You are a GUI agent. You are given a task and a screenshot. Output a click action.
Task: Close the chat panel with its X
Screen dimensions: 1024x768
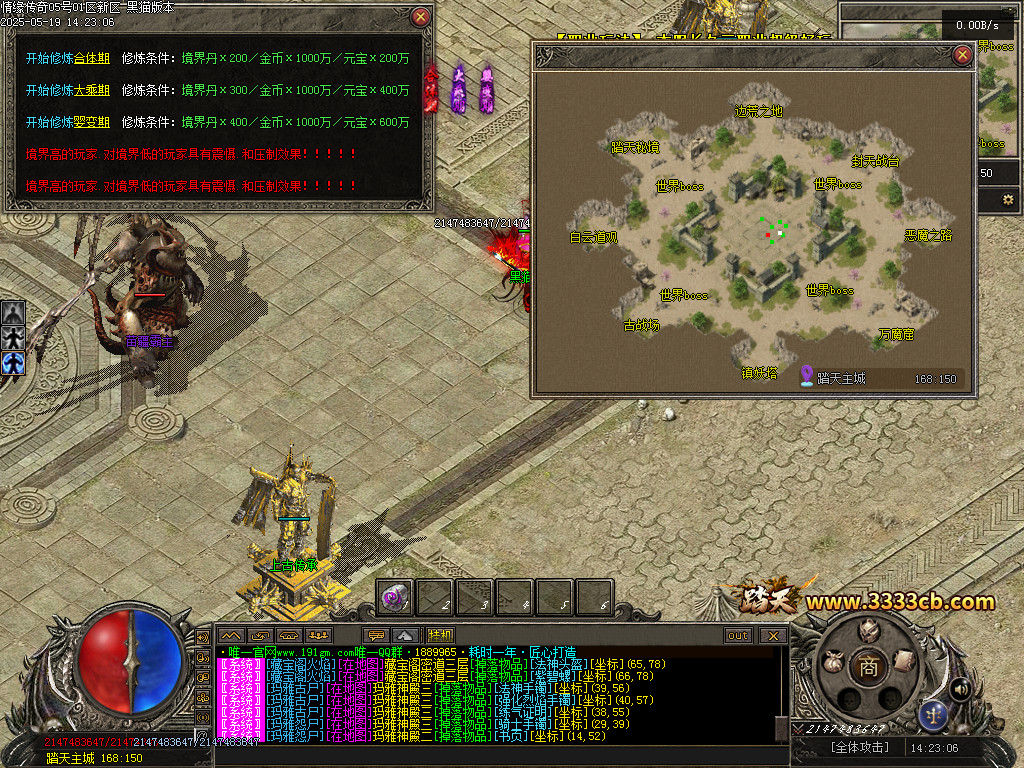click(772, 635)
